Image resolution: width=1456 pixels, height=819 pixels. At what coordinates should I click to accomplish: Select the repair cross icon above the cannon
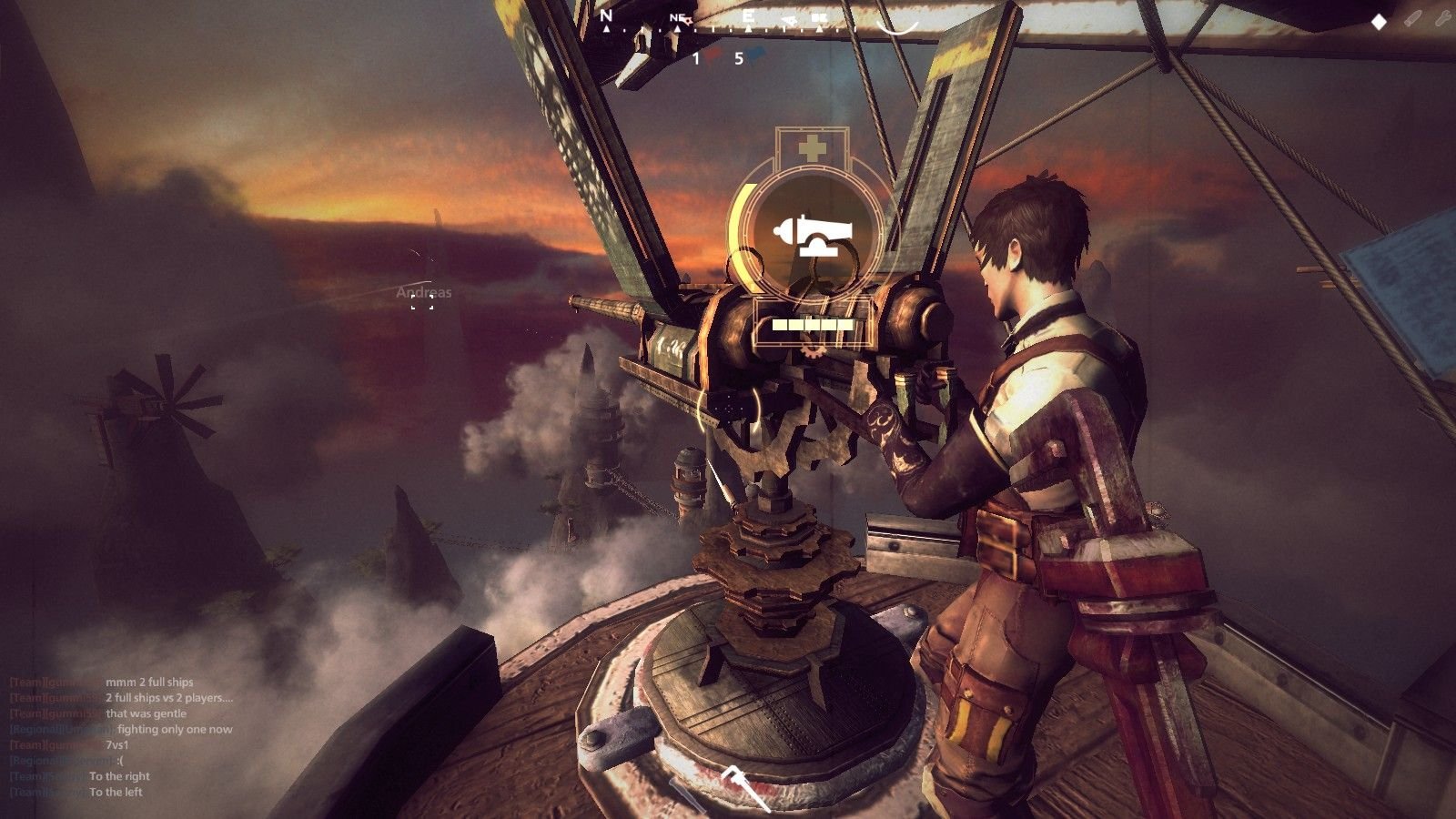(x=810, y=148)
